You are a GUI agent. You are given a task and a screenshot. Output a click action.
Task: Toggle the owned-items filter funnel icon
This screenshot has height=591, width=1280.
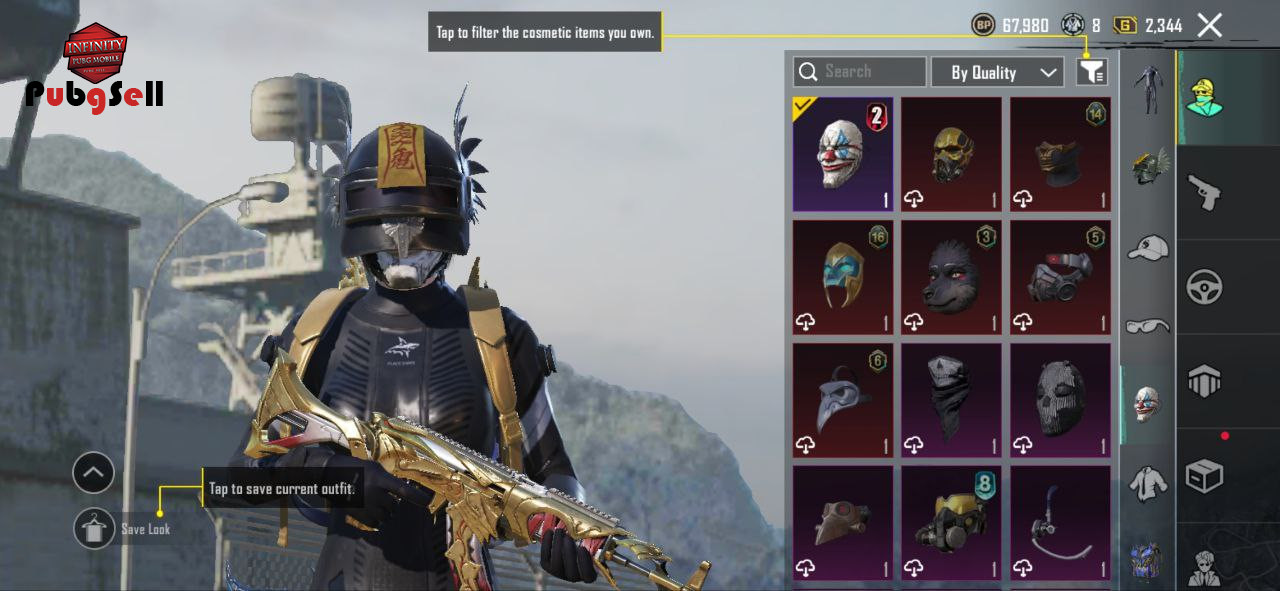coord(1091,72)
